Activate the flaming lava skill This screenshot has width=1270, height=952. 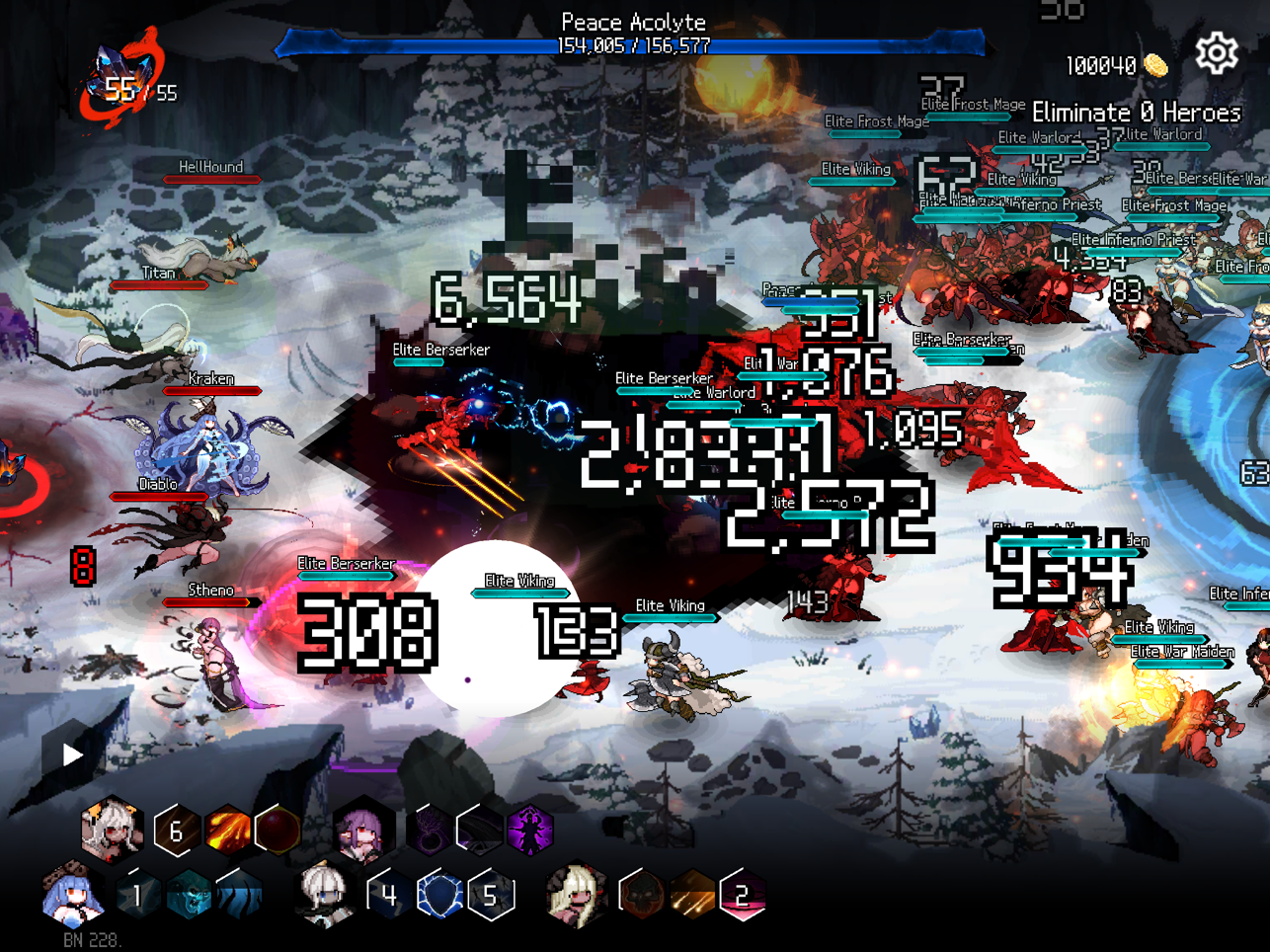click(x=227, y=830)
